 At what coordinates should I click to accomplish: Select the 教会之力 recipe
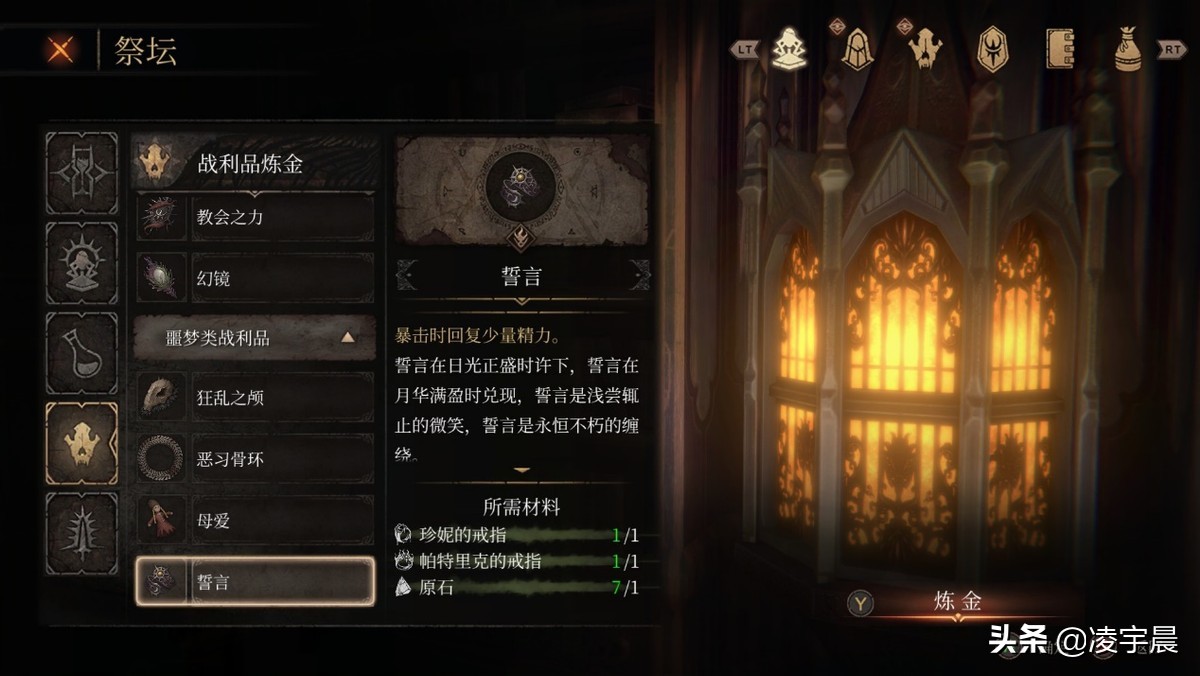(x=255, y=217)
